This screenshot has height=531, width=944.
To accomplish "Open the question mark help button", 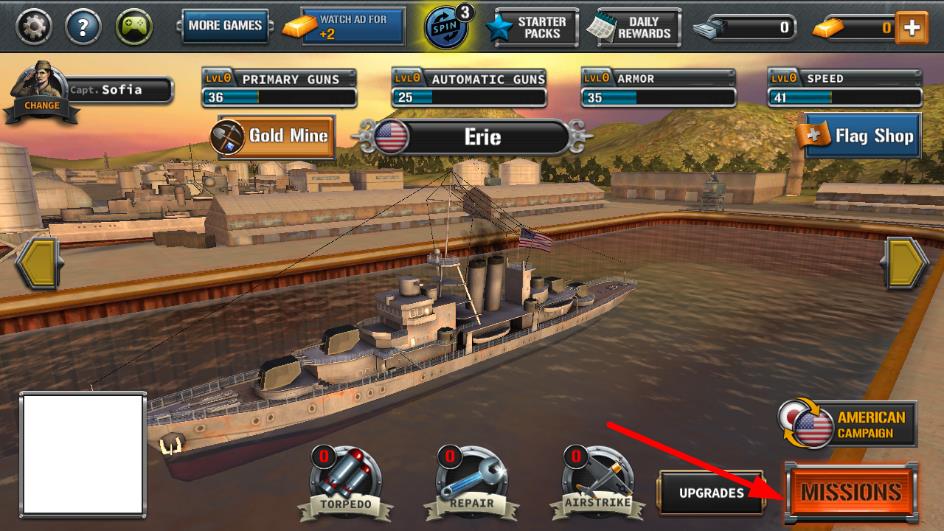I will (x=84, y=27).
